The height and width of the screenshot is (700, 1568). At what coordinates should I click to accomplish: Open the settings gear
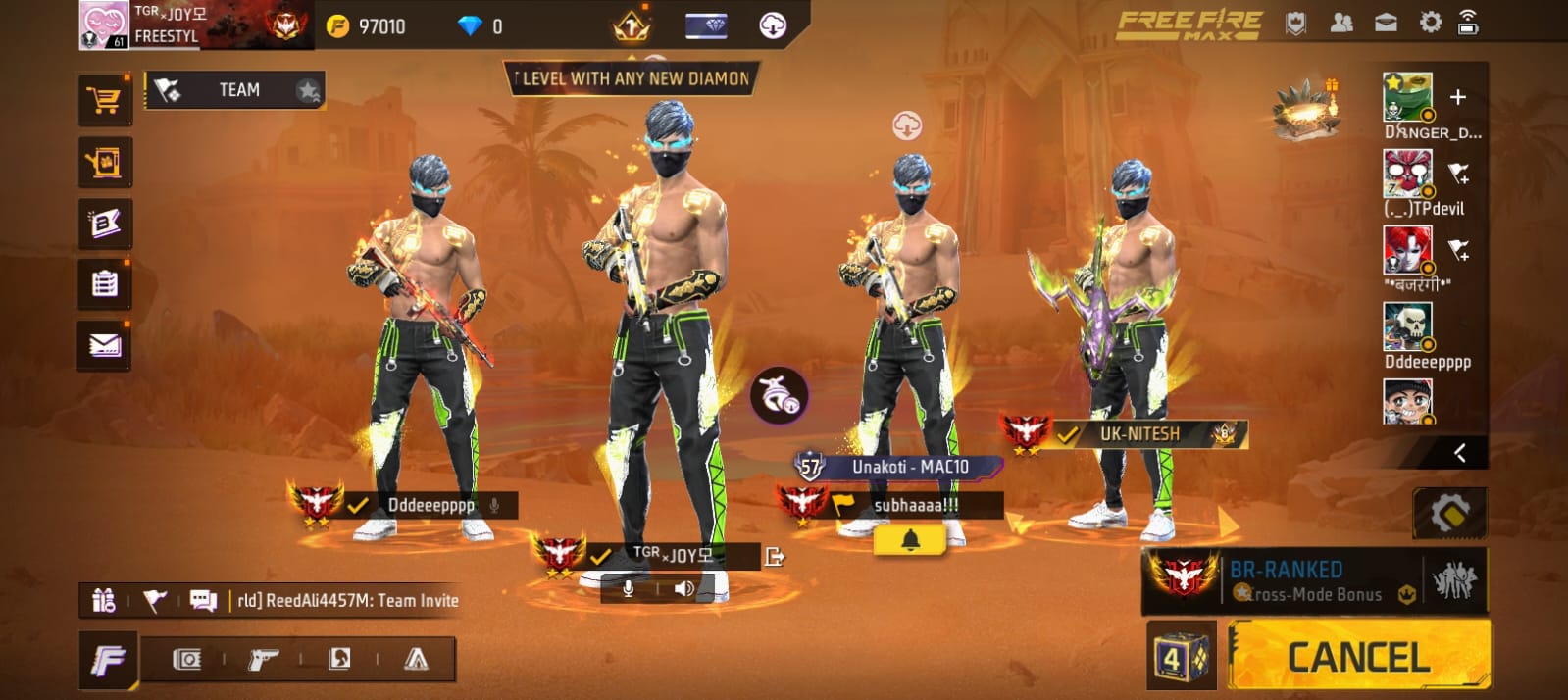tap(1430, 23)
